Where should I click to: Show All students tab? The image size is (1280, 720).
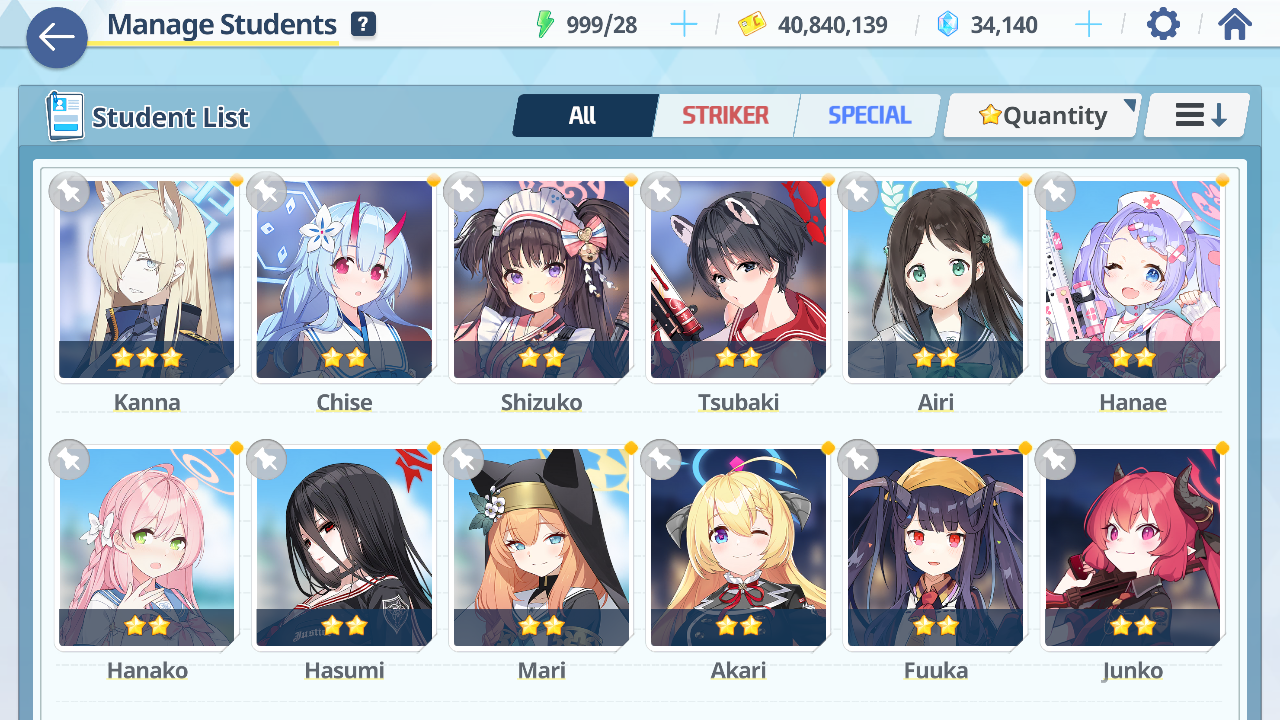tap(583, 116)
